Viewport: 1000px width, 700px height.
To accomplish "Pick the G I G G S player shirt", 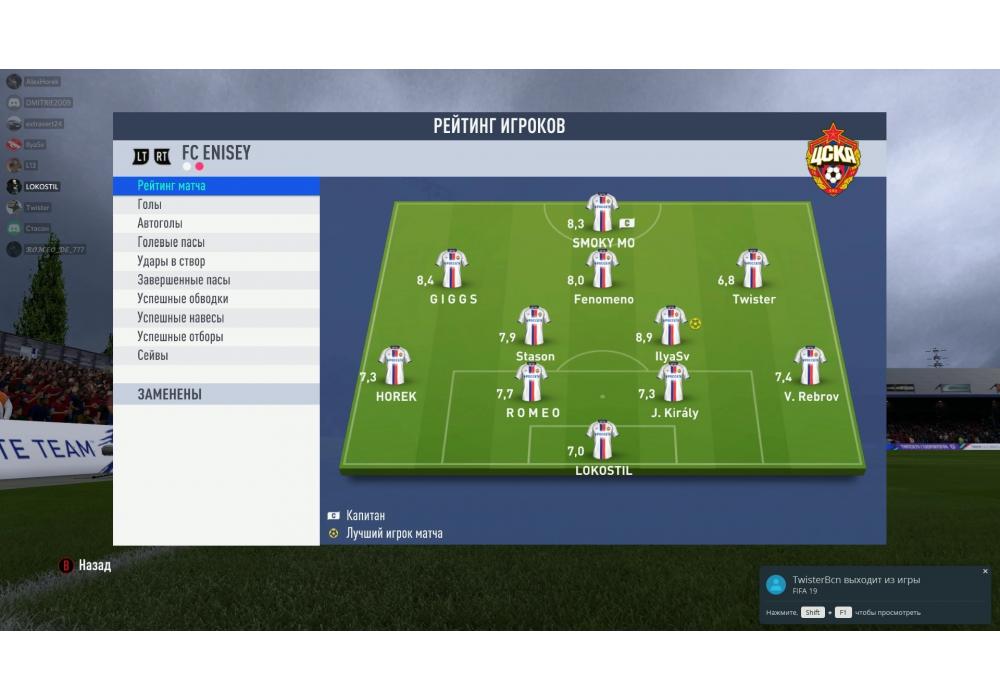I will pyautogui.click(x=452, y=269).
